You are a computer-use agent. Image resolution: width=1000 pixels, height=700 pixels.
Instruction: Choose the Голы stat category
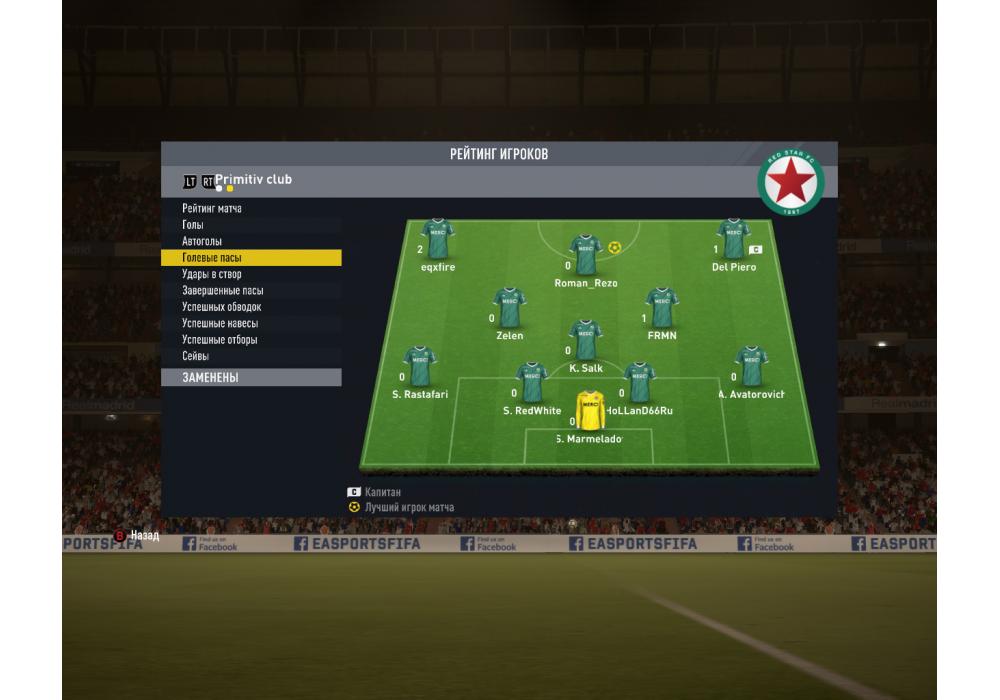(x=193, y=225)
